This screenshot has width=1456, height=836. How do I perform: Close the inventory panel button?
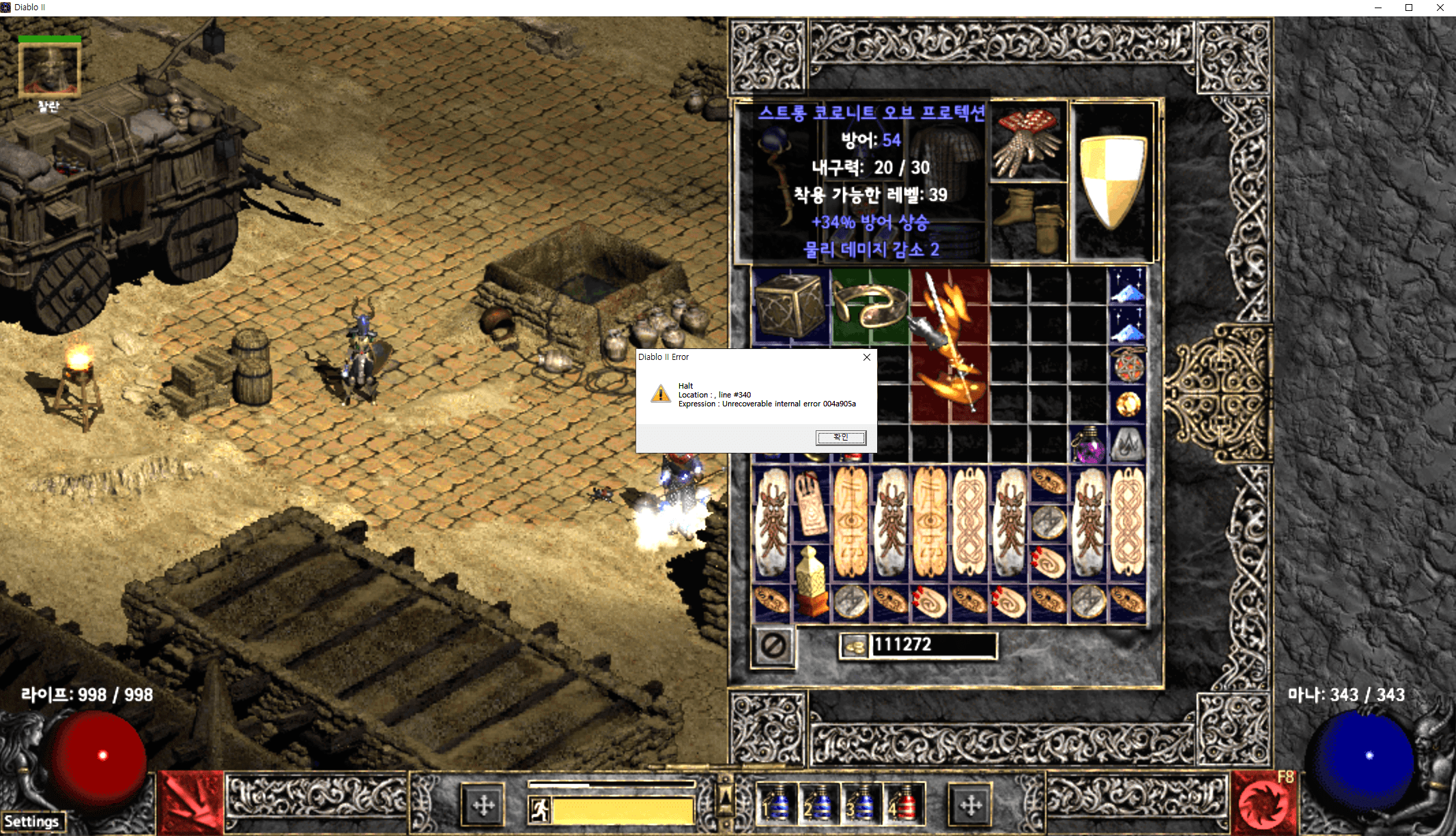click(773, 645)
